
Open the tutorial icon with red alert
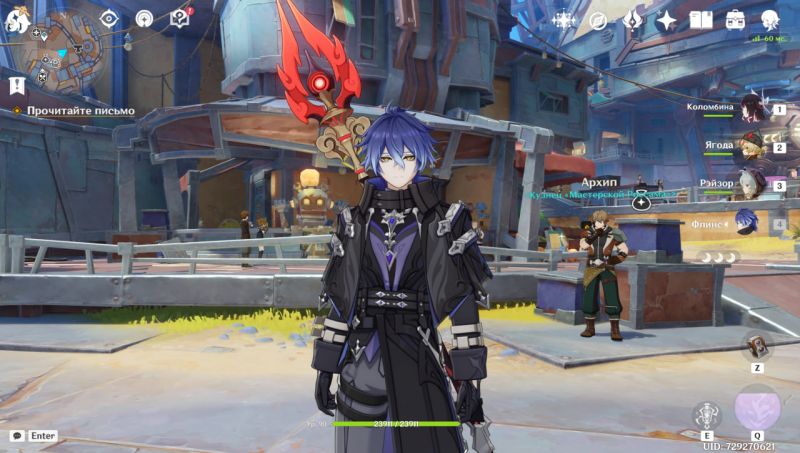[x=180, y=19]
